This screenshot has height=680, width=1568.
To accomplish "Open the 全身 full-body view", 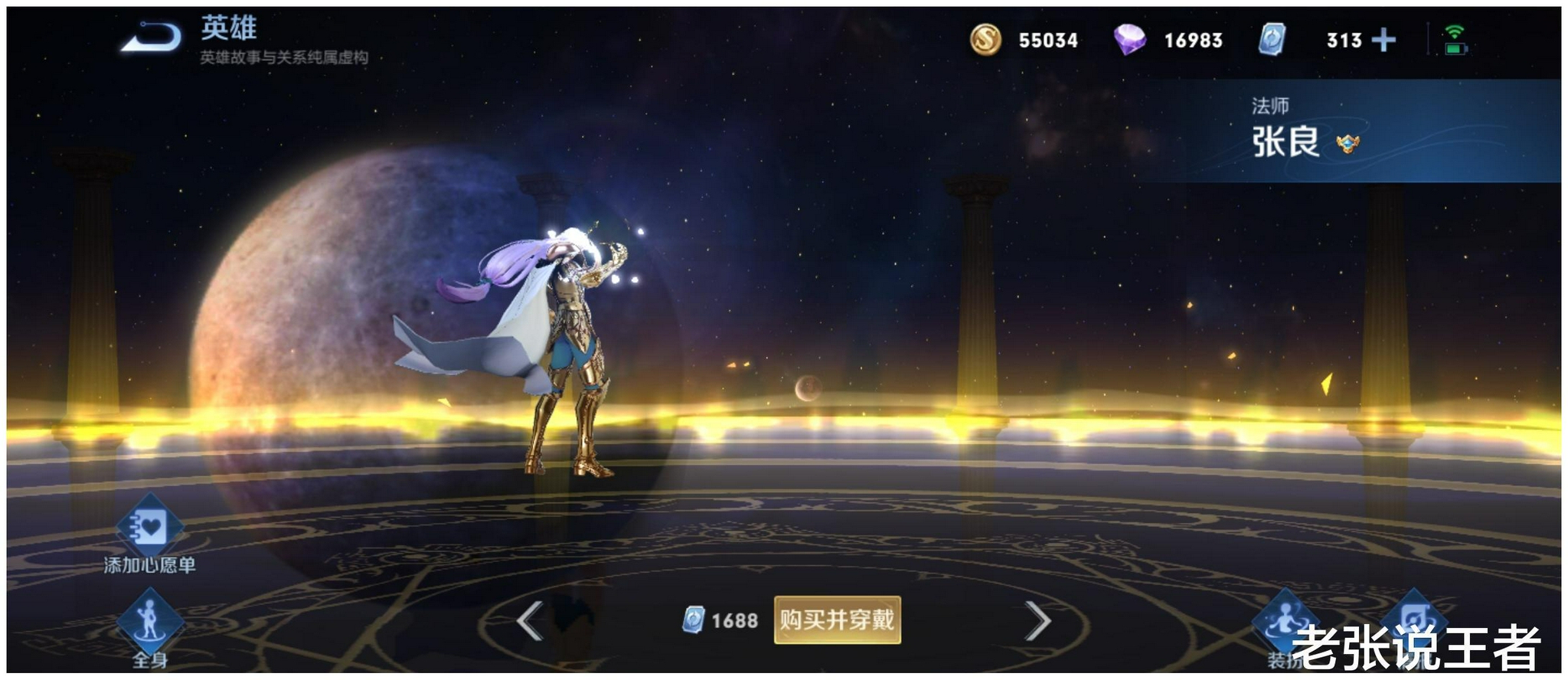I will (150, 622).
